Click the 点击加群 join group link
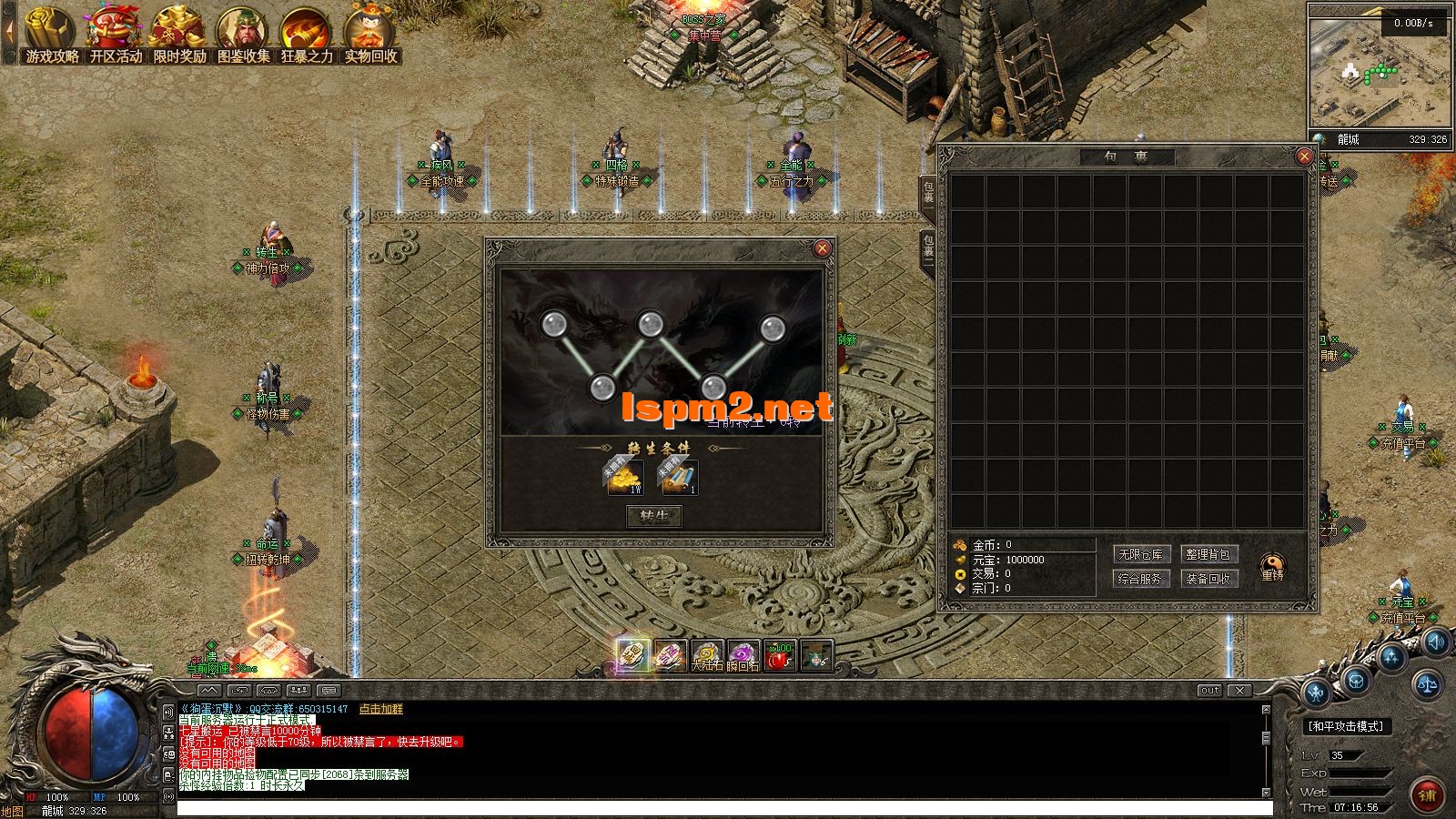1456x819 pixels. point(381,709)
